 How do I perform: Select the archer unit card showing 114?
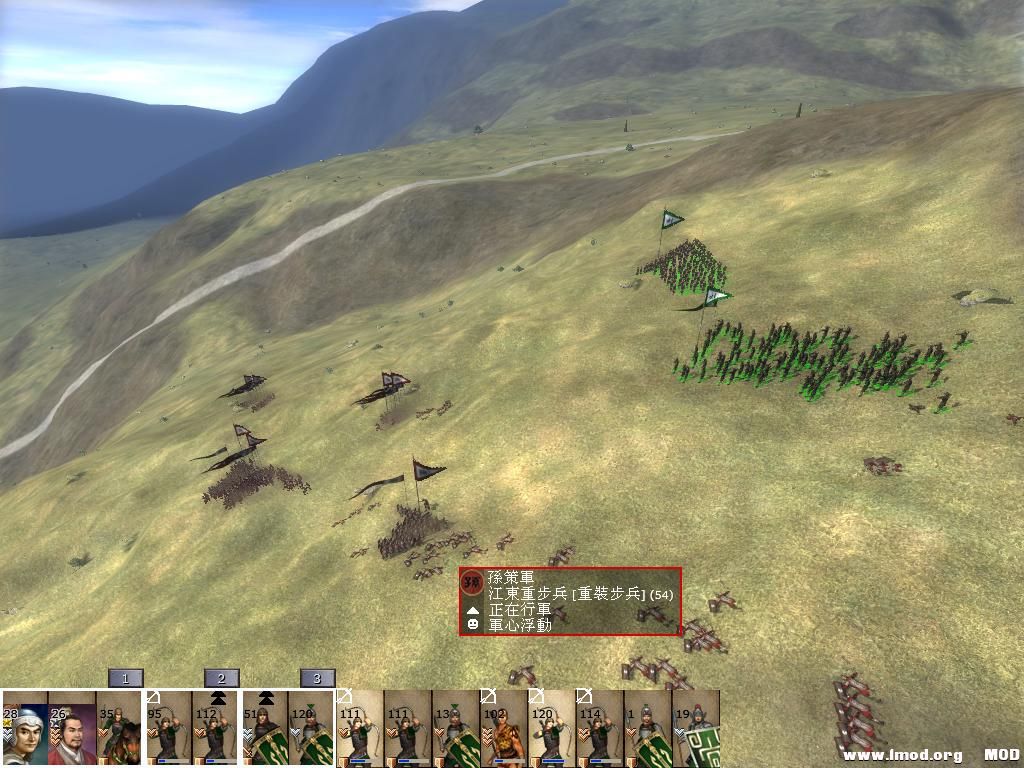pyautogui.click(x=599, y=728)
